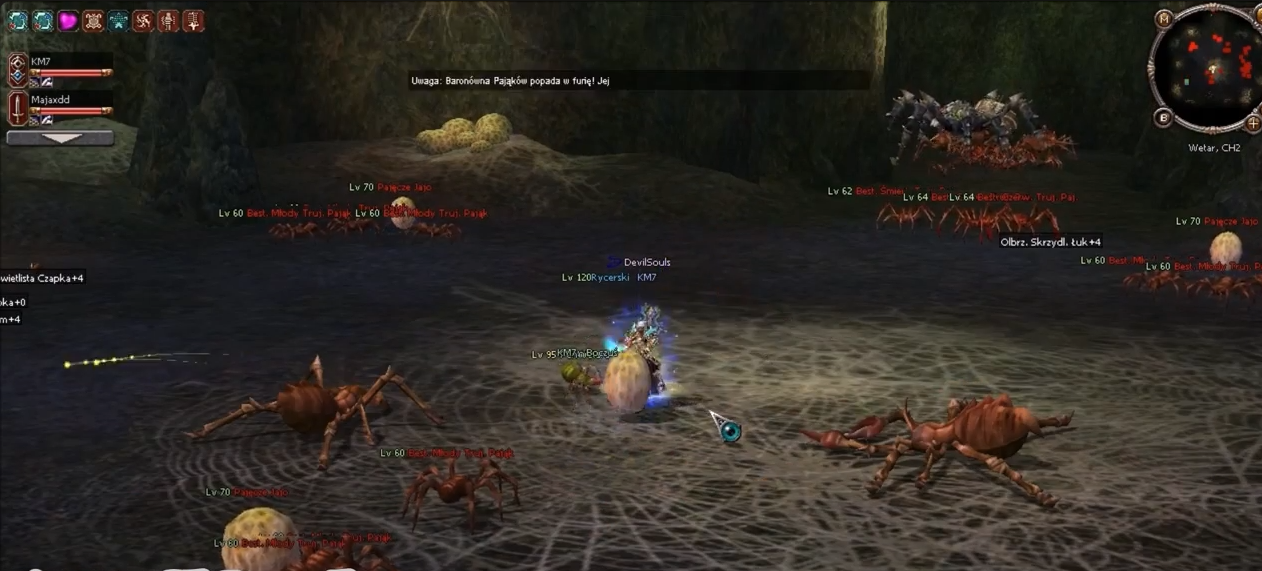Click the swirl pinwheel buff icon
This screenshot has width=1262, height=571.
coord(143,20)
